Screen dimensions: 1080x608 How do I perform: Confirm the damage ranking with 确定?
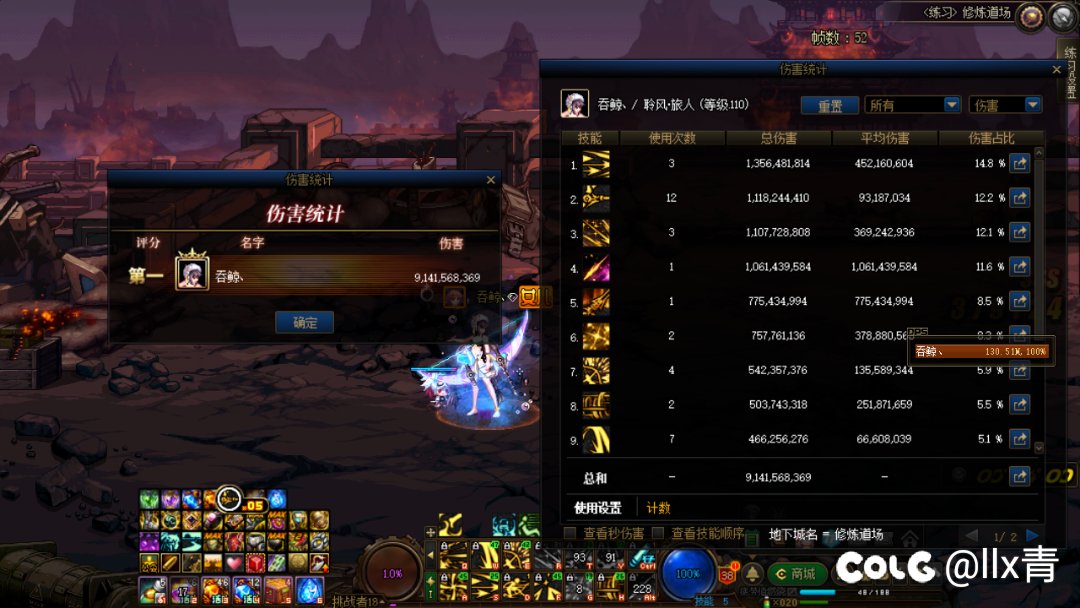click(304, 322)
